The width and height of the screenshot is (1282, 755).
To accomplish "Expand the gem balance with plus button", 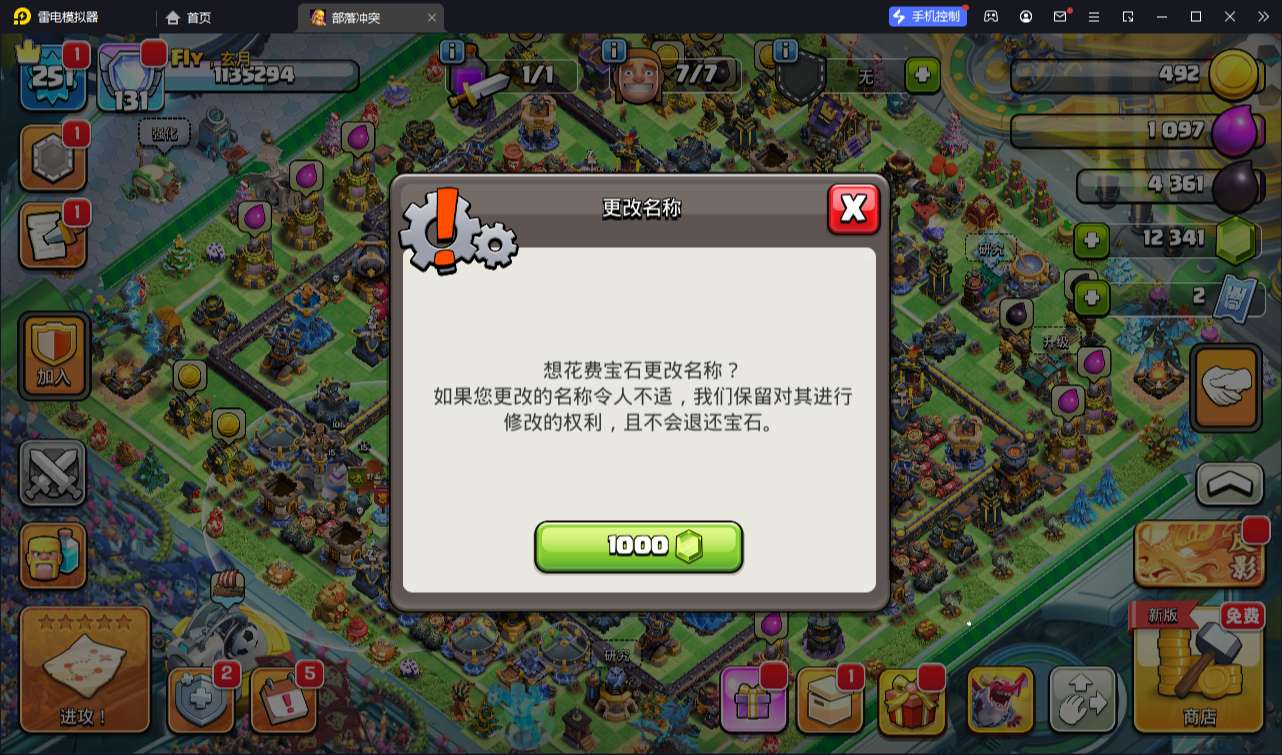I will click(1091, 240).
